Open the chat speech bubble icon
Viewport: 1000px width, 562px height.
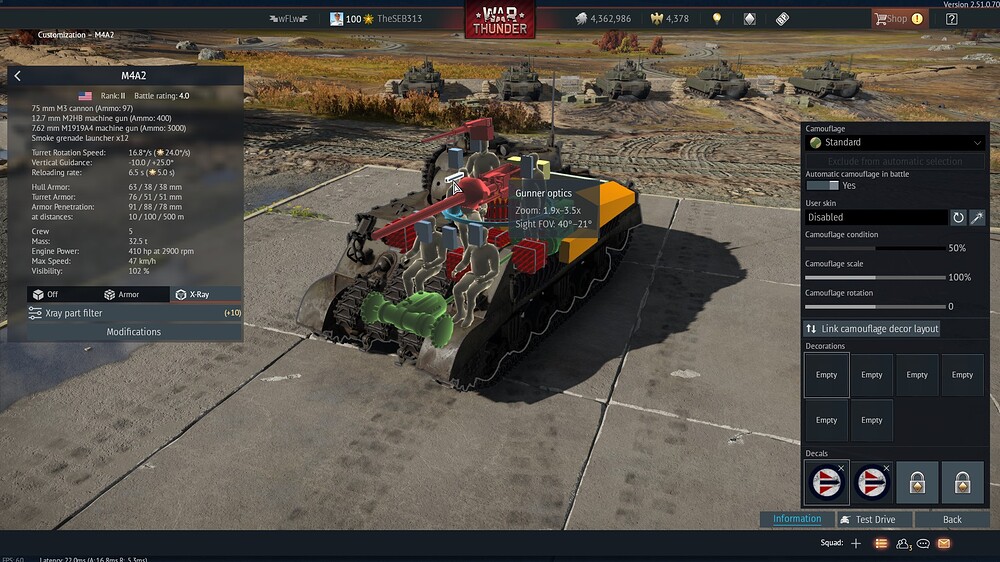point(923,543)
